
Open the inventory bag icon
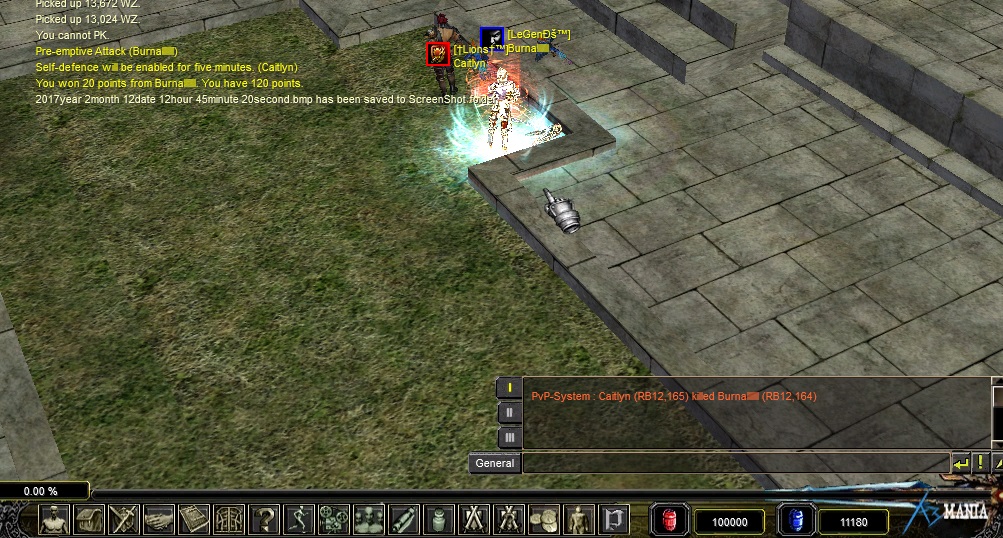tap(89, 520)
